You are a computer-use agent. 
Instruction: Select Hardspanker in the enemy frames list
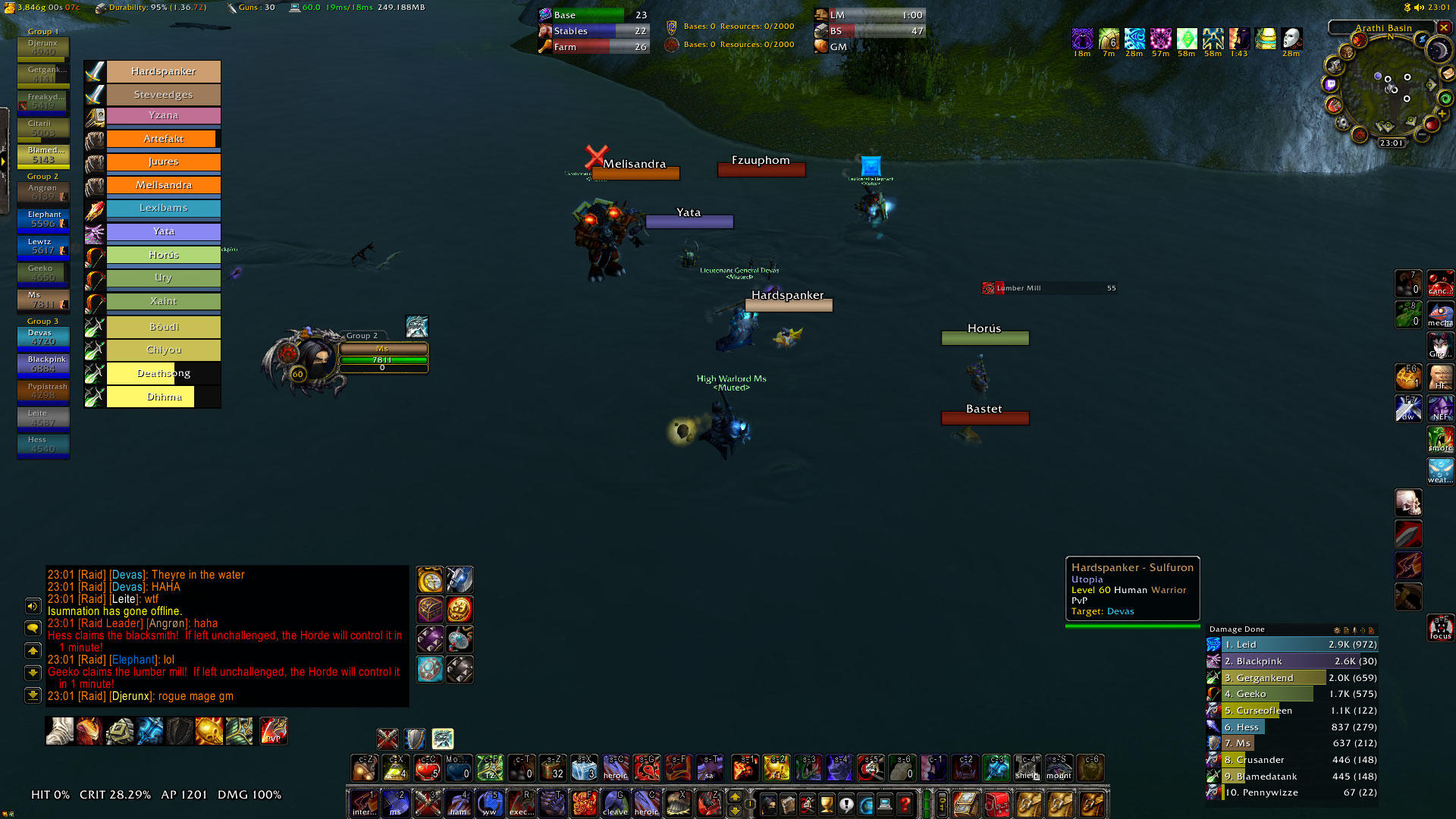tap(163, 71)
